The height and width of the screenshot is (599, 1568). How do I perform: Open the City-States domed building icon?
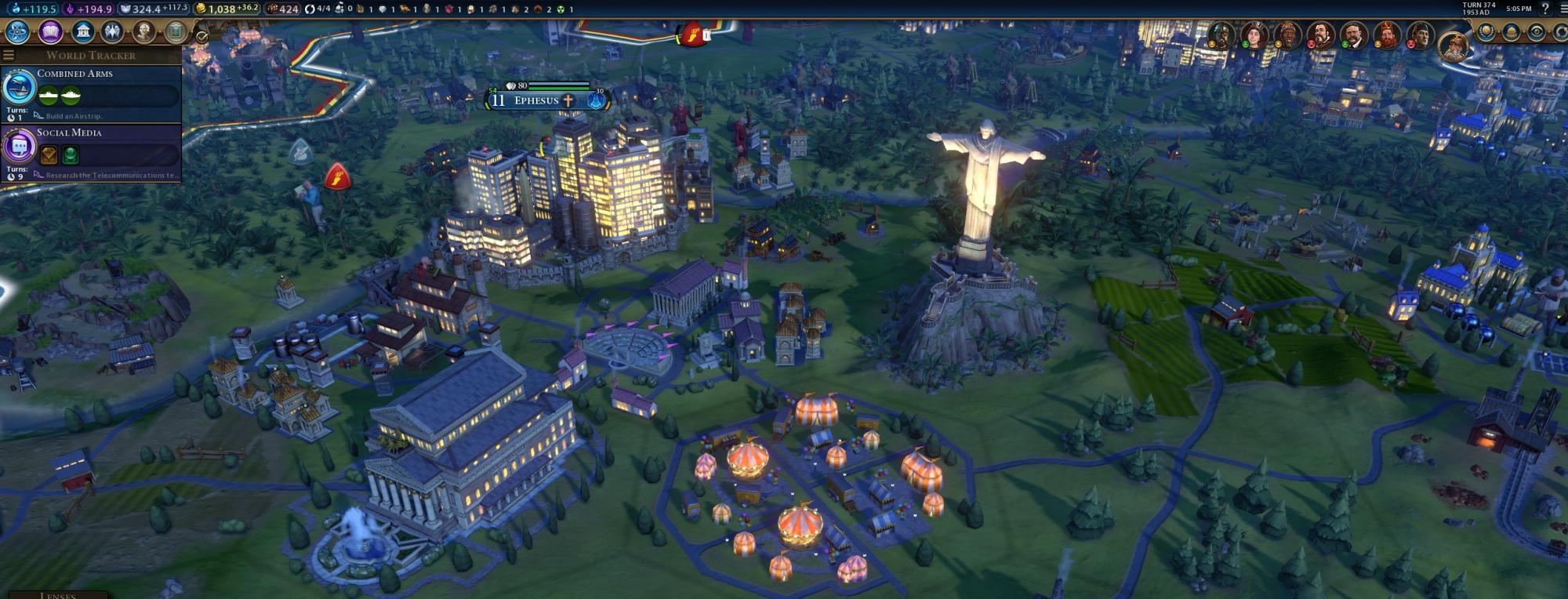pos(1512,33)
